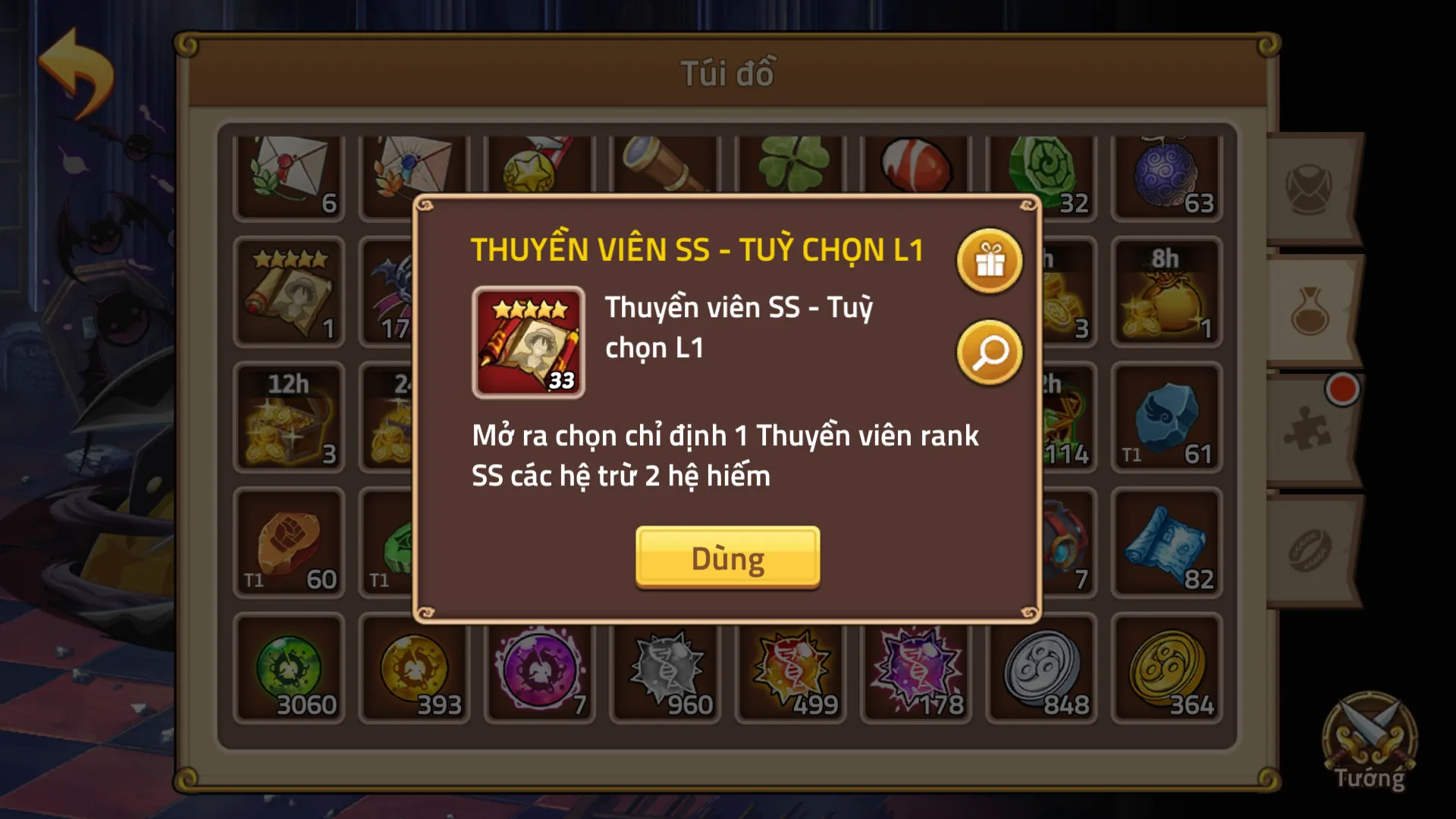The image size is (1456, 819).
Task: Select the yellow orb with 393 count
Action: coord(414,669)
